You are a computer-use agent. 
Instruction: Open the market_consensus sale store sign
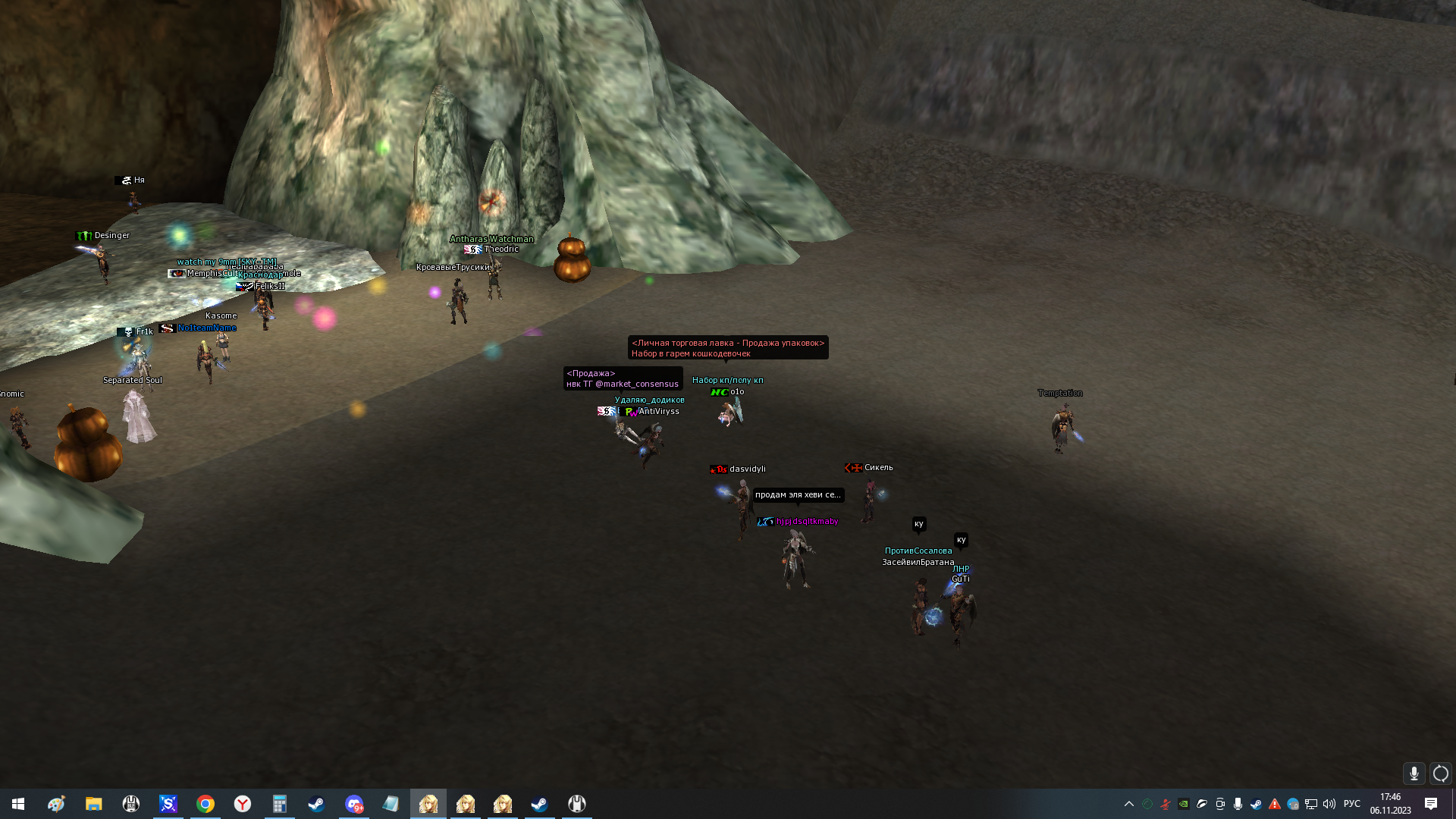623,378
